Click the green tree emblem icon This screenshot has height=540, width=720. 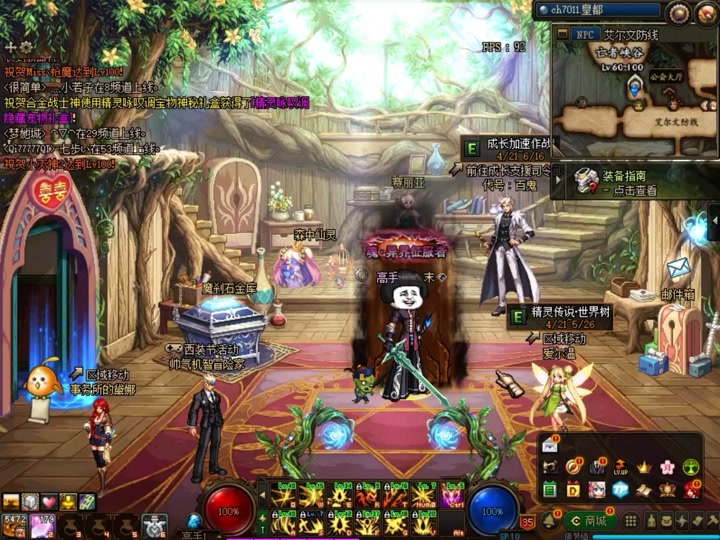coord(690,467)
